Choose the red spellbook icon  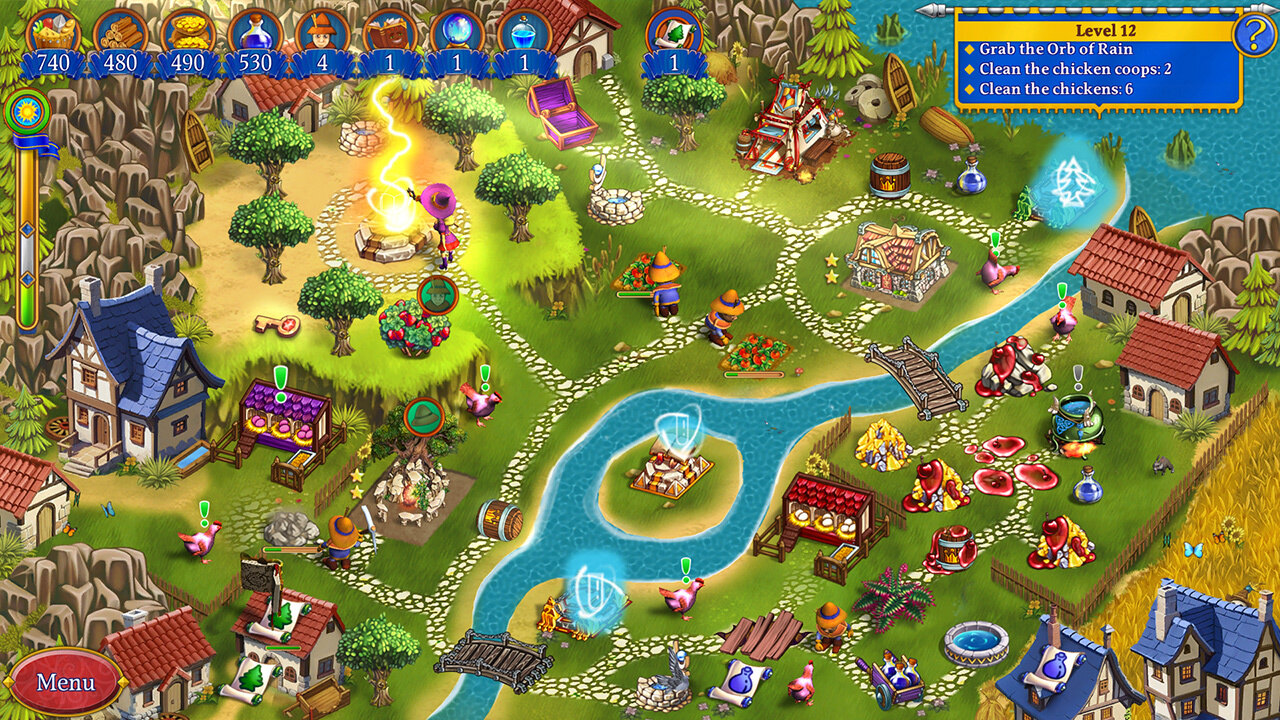(x=388, y=31)
